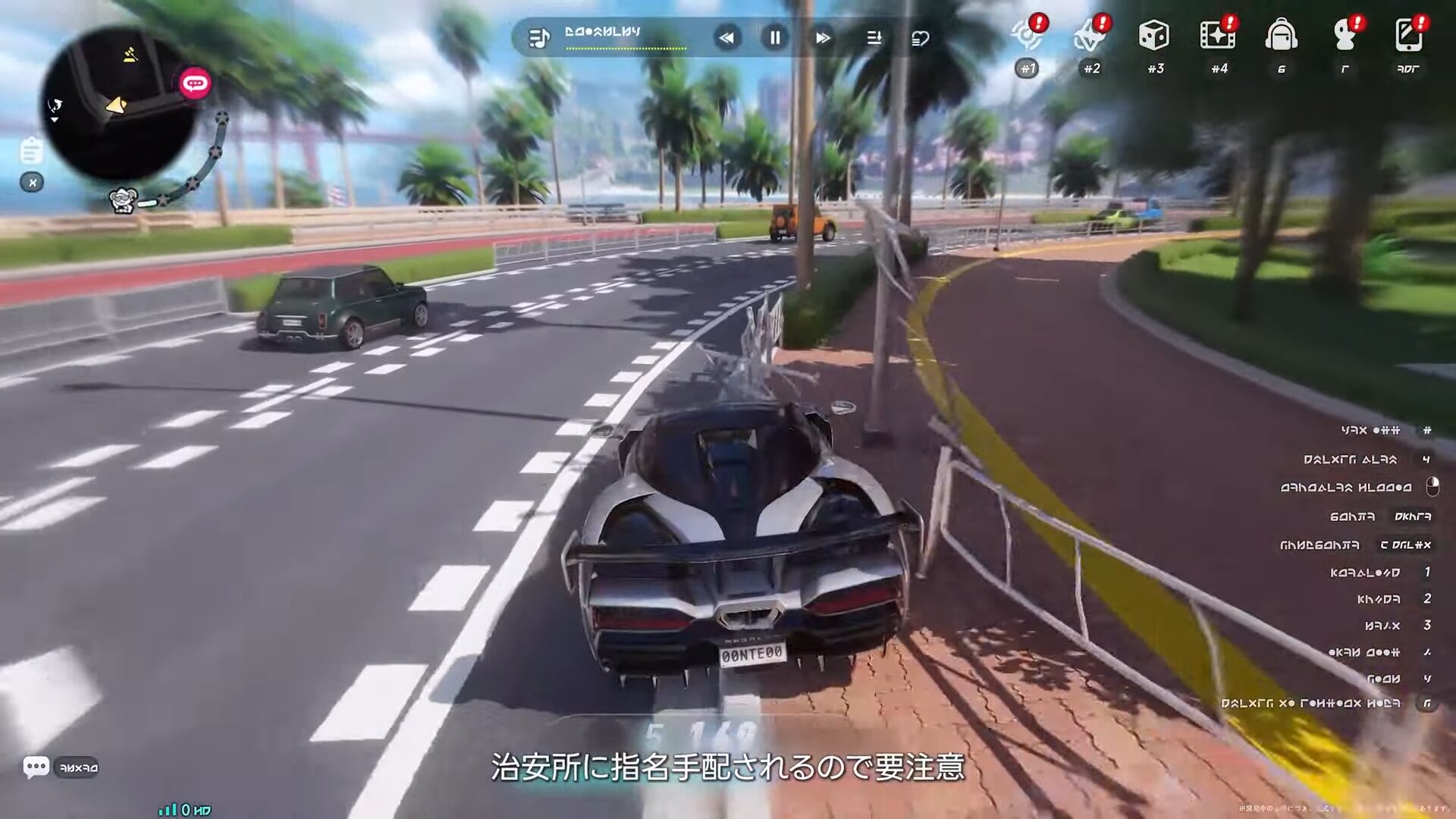Open the dice icon menu labeled #3
The image size is (1456, 819).
[1154, 36]
